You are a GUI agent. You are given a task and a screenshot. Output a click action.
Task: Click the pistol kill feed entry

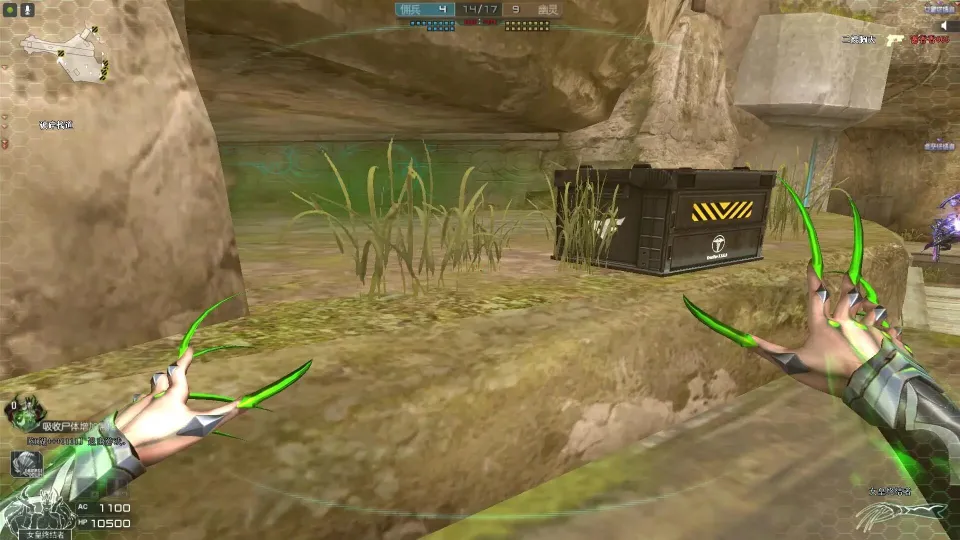(x=895, y=39)
